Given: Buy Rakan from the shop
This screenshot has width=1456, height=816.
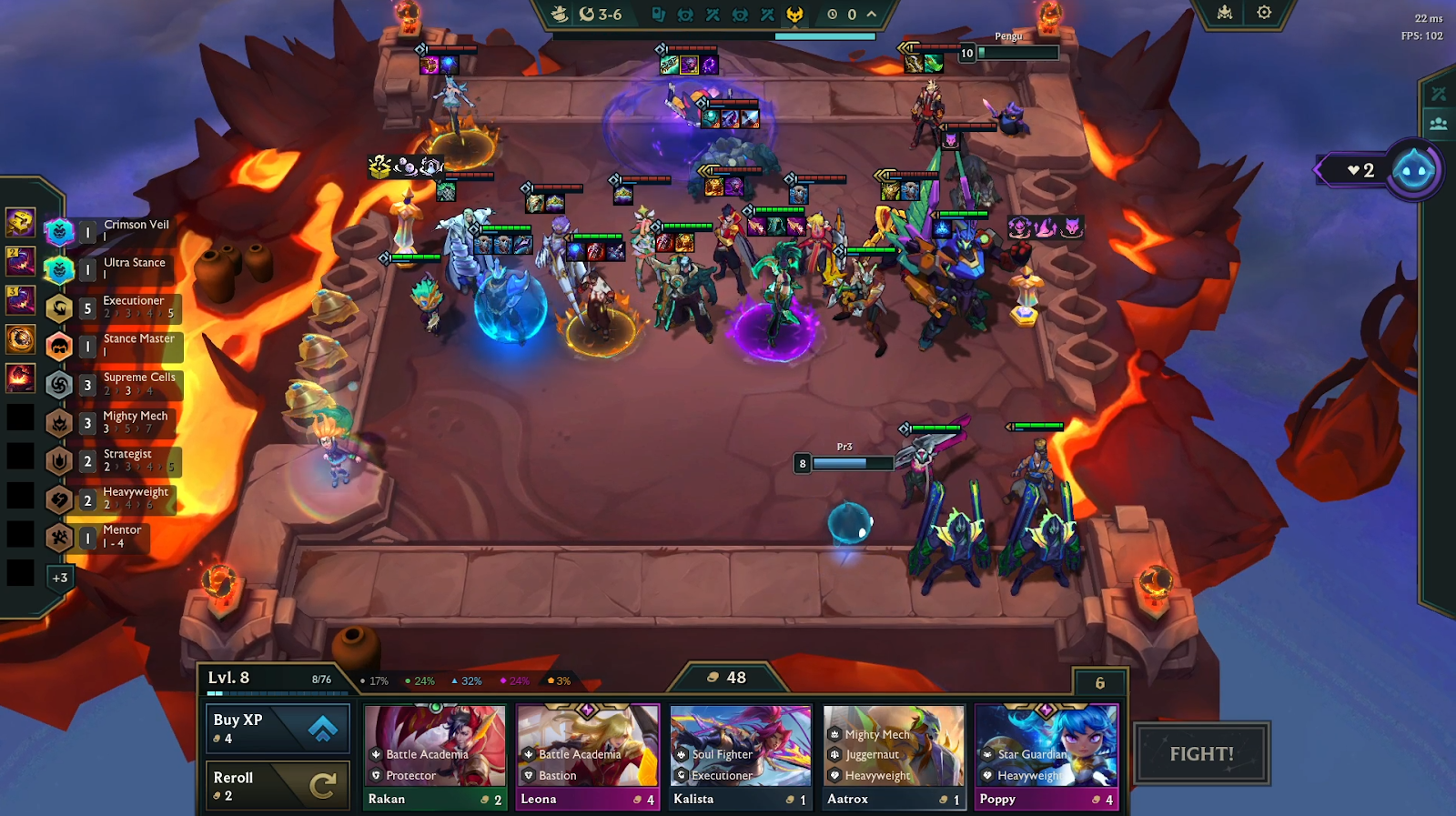Looking at the screenshot, I should (x=435, y=757).
